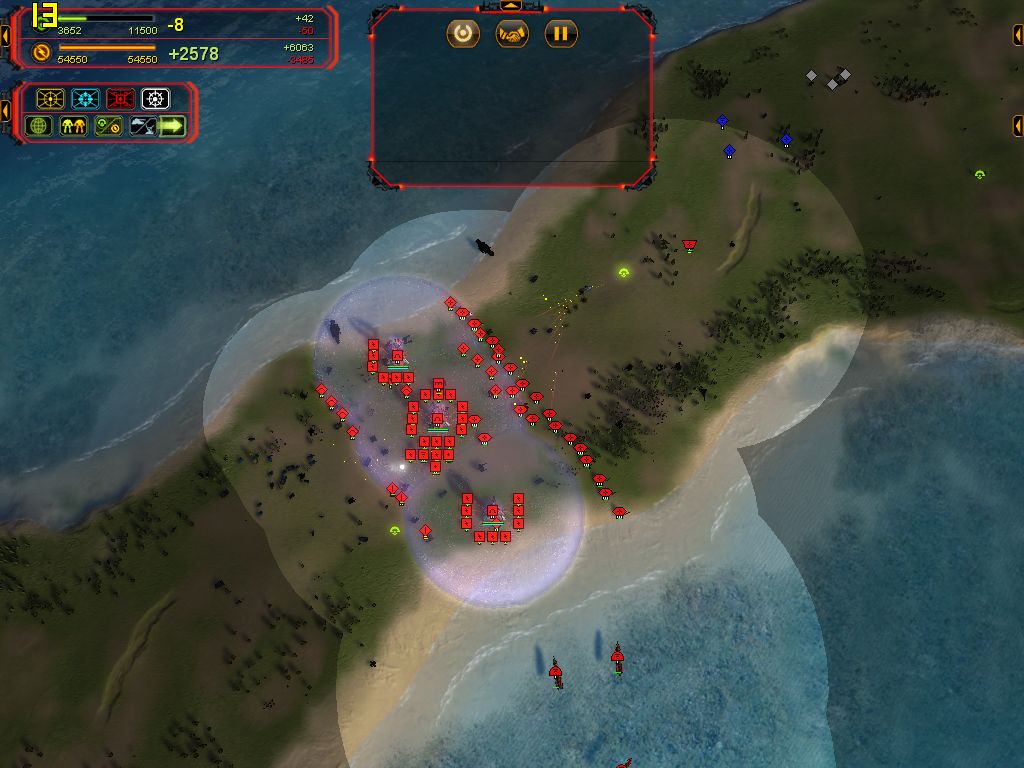
Task: Toggle the cyan crosshair overlay filter
Action: (x=85, y=99)
